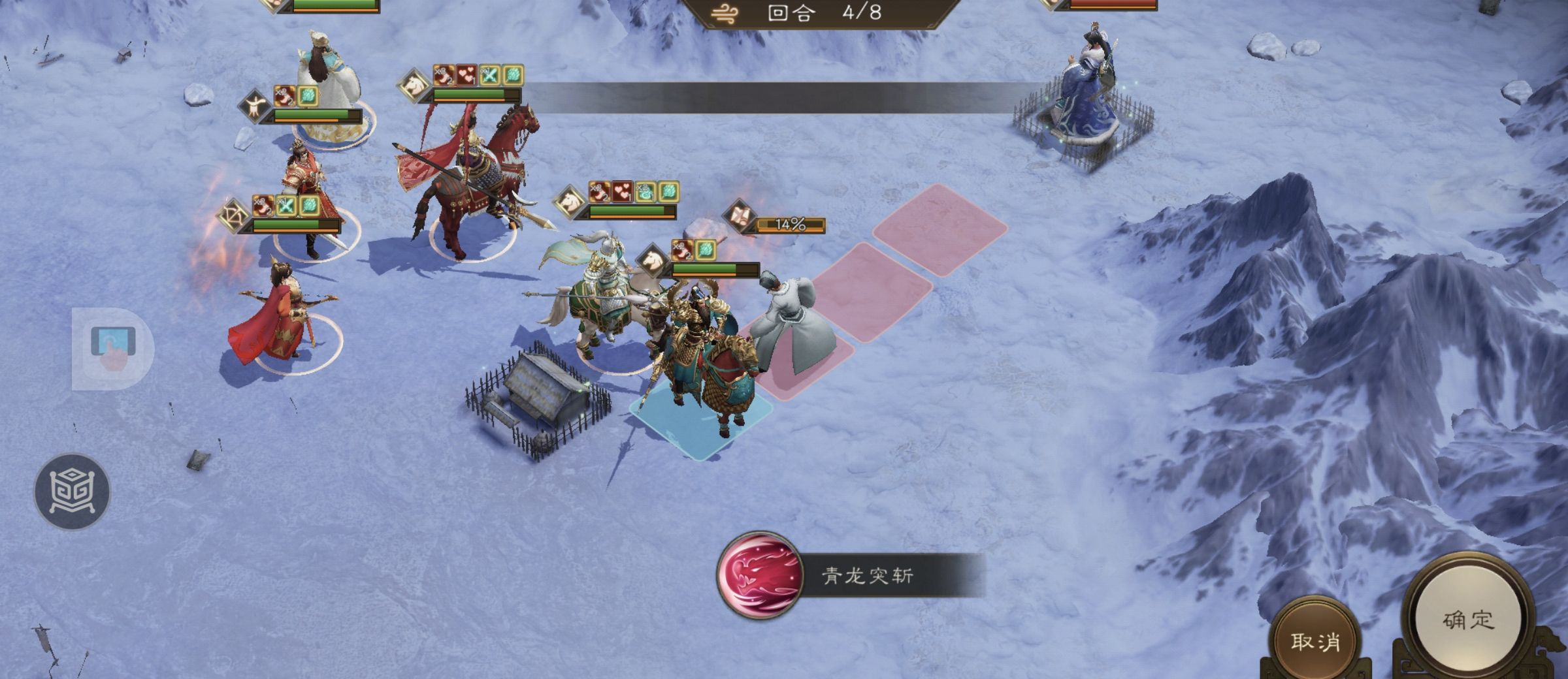Click the 14% morale progress bar

[795, 225]
